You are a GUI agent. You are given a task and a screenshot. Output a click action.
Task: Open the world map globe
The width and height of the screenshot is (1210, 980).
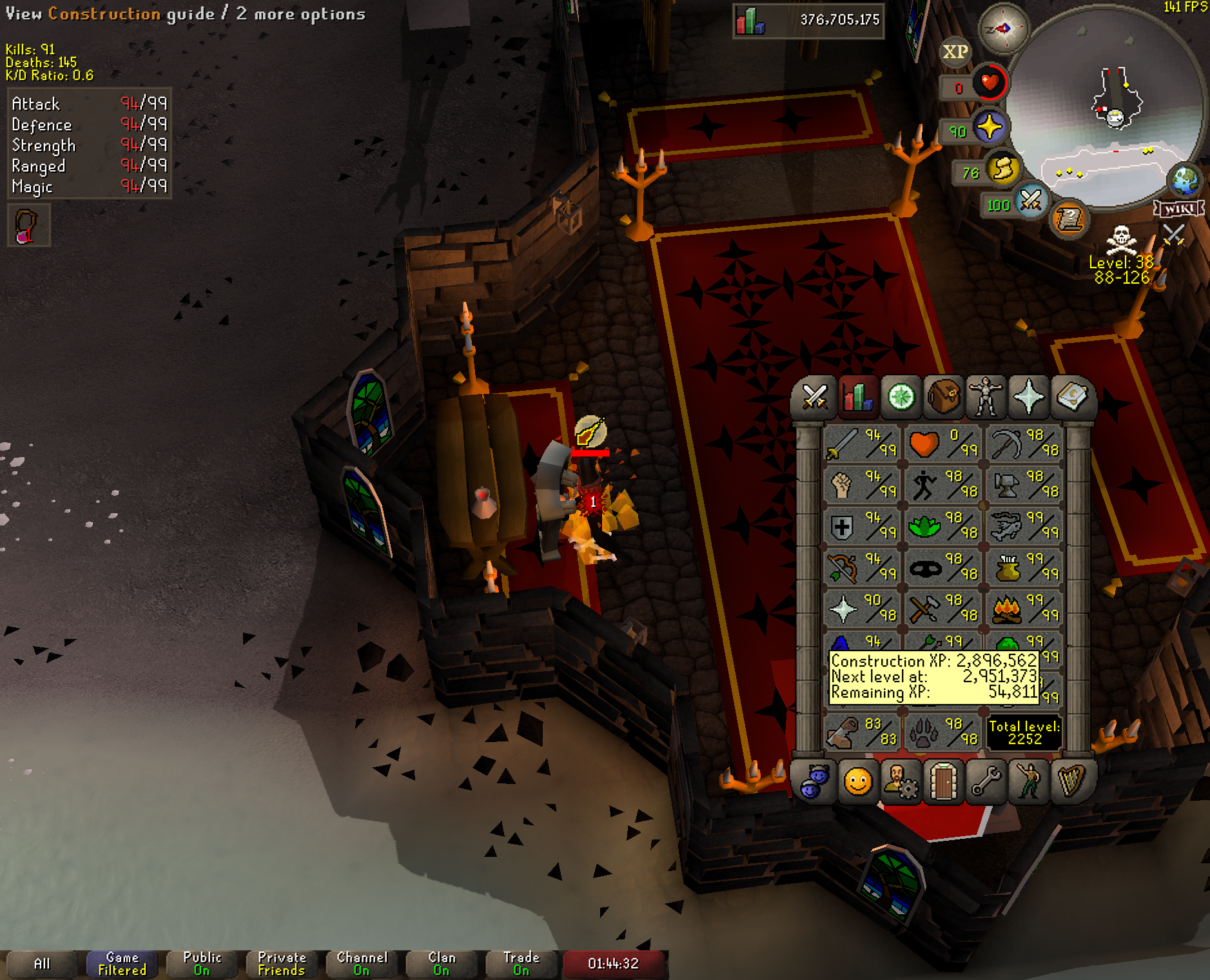coord(1186,181)
